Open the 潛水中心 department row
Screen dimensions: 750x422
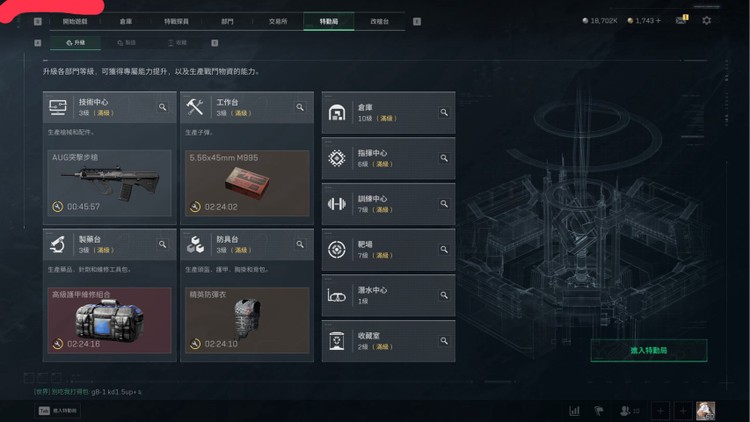pos(388,295)
